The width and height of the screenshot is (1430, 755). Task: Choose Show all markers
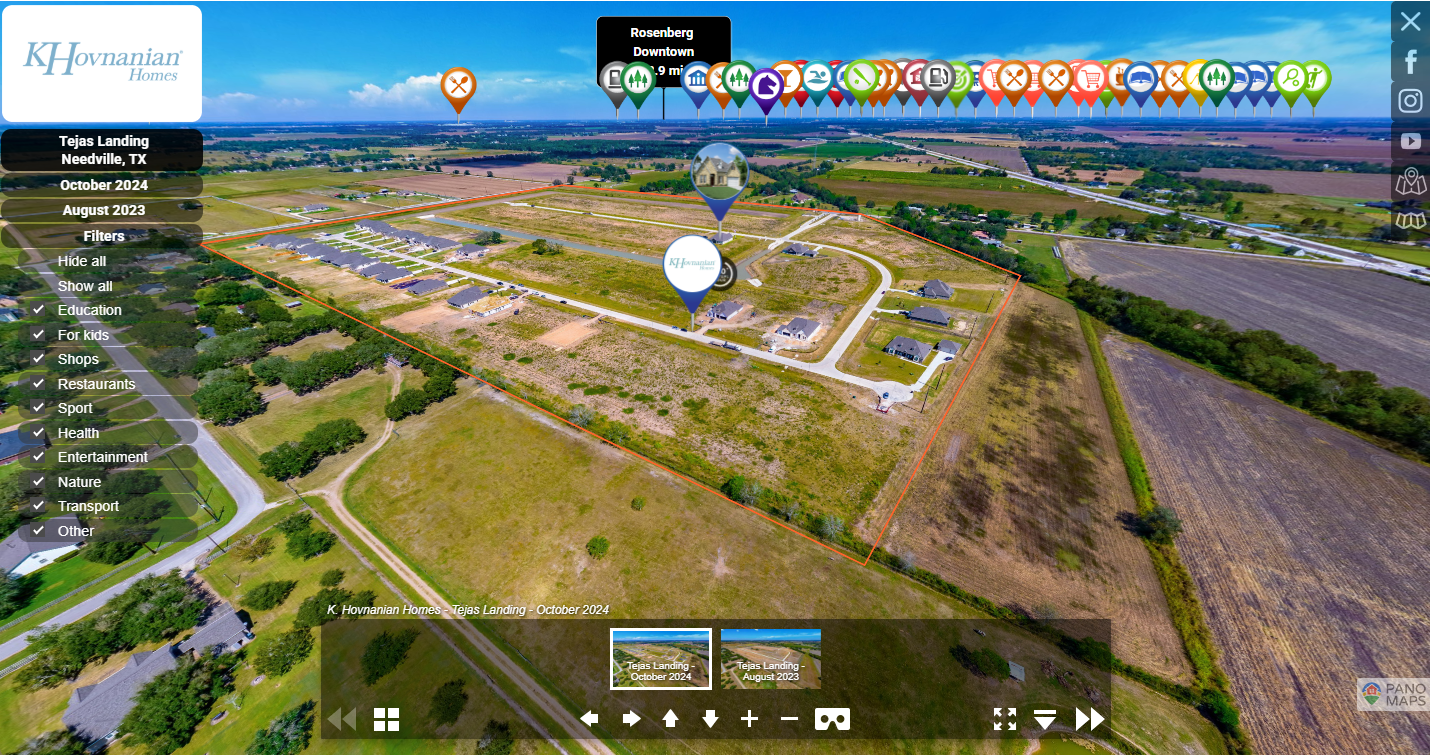(x=85, y=286)
